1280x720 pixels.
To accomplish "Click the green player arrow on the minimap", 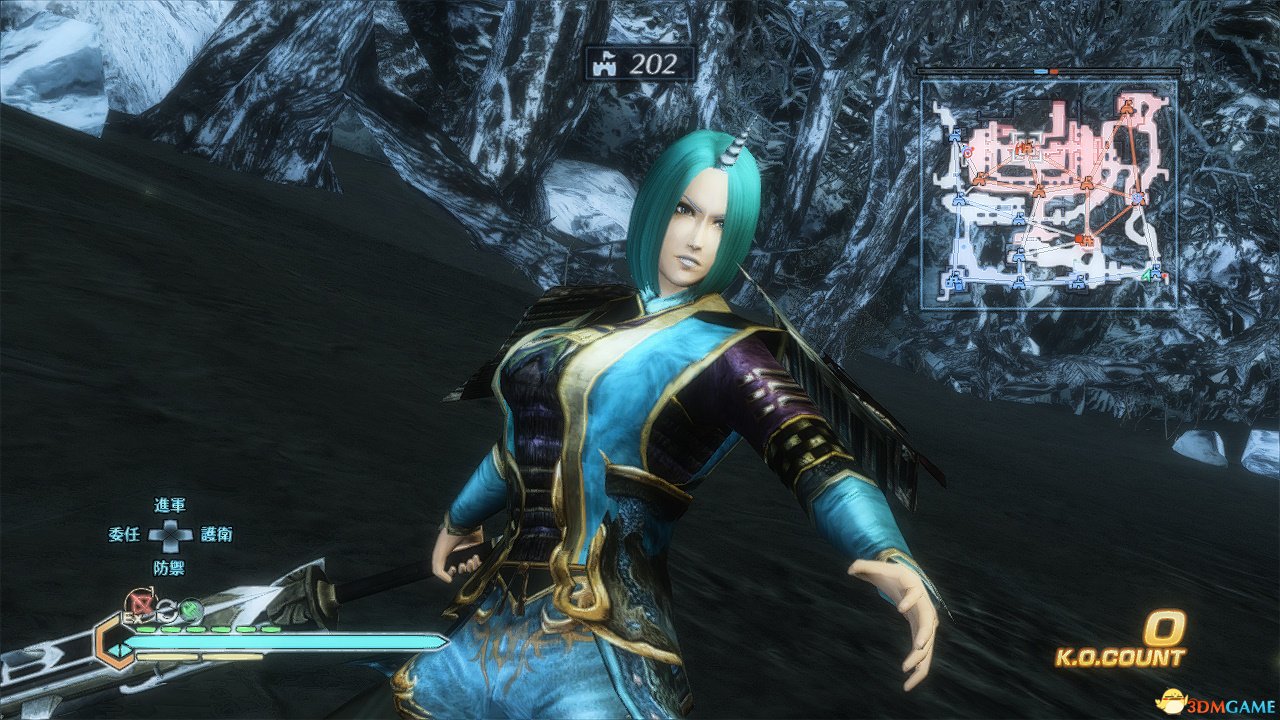I will pyautogui.click(x=1146, y=276).
